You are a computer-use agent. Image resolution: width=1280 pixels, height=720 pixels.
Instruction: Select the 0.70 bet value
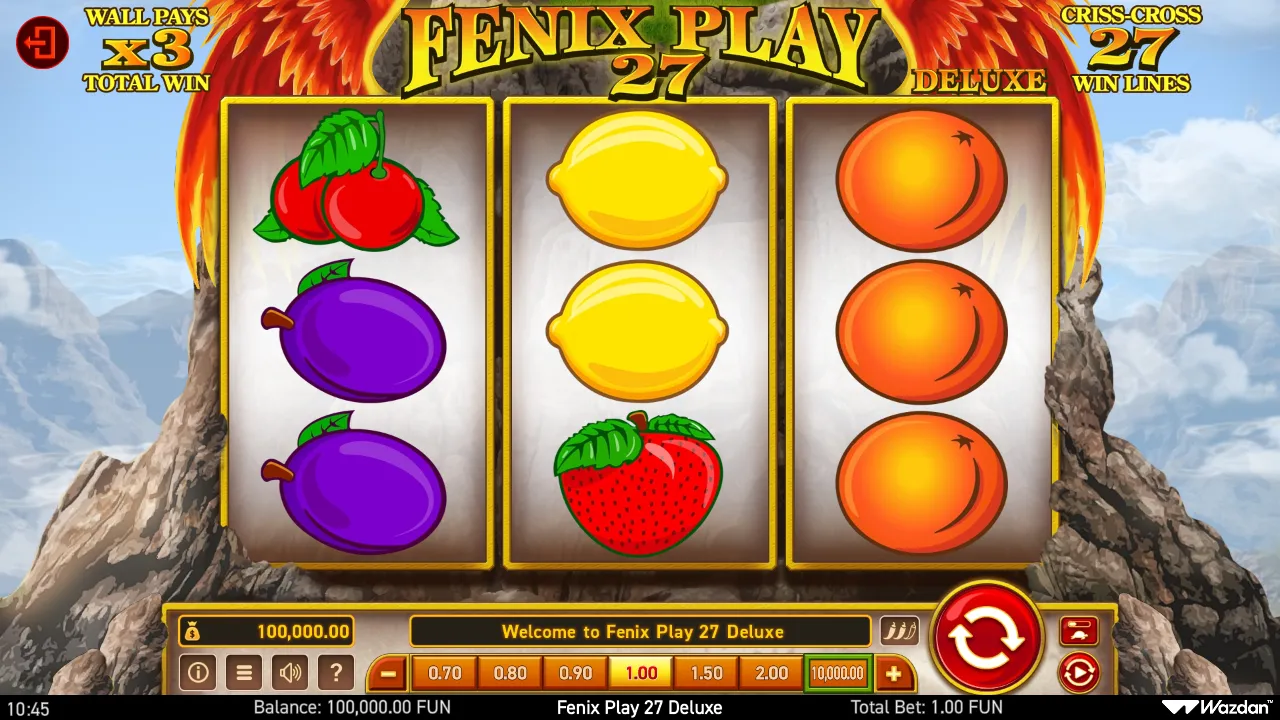pyautogui.click(x=444, y=673)
